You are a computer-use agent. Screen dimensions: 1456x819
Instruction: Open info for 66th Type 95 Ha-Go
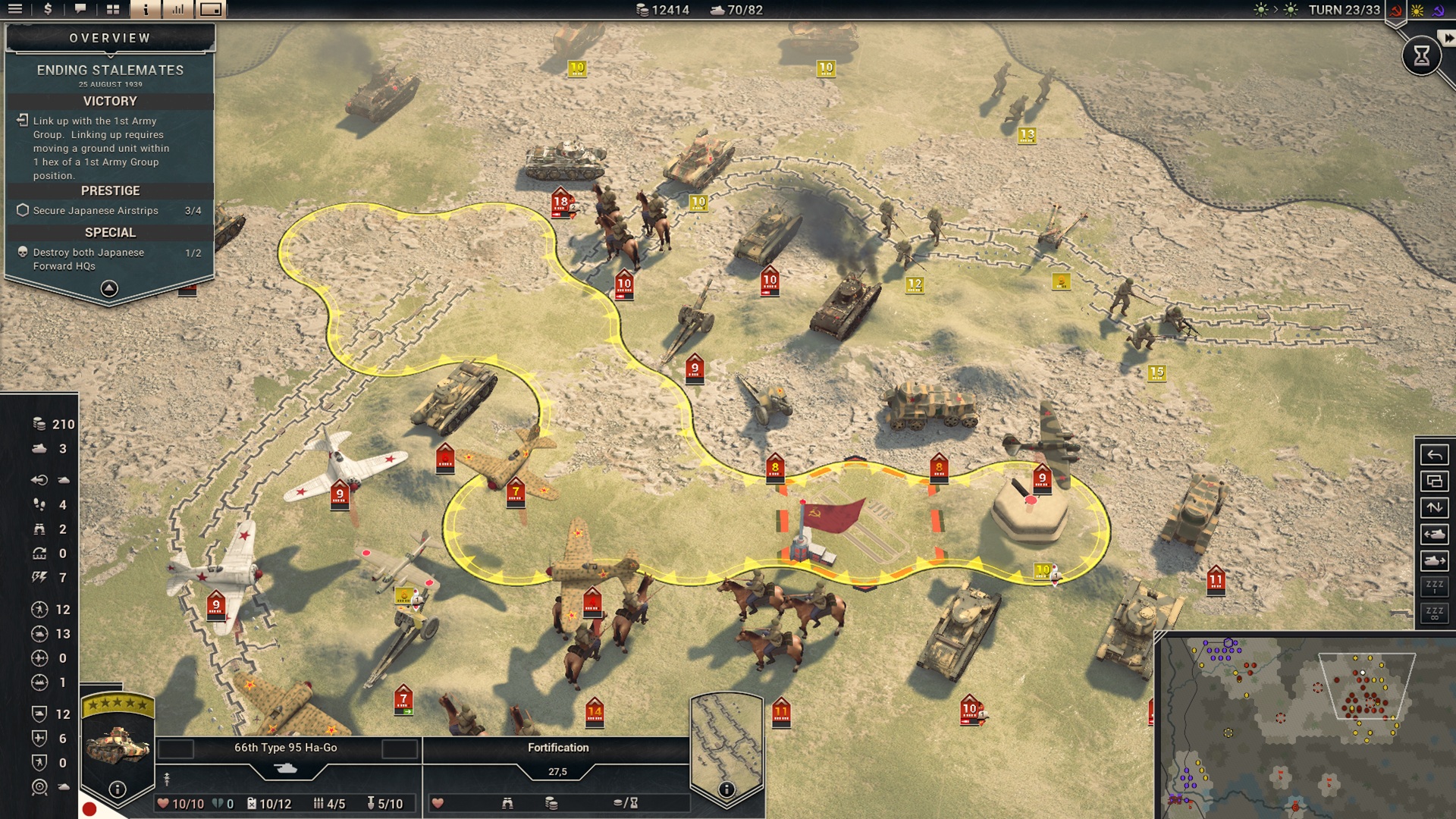pos(118,789)
